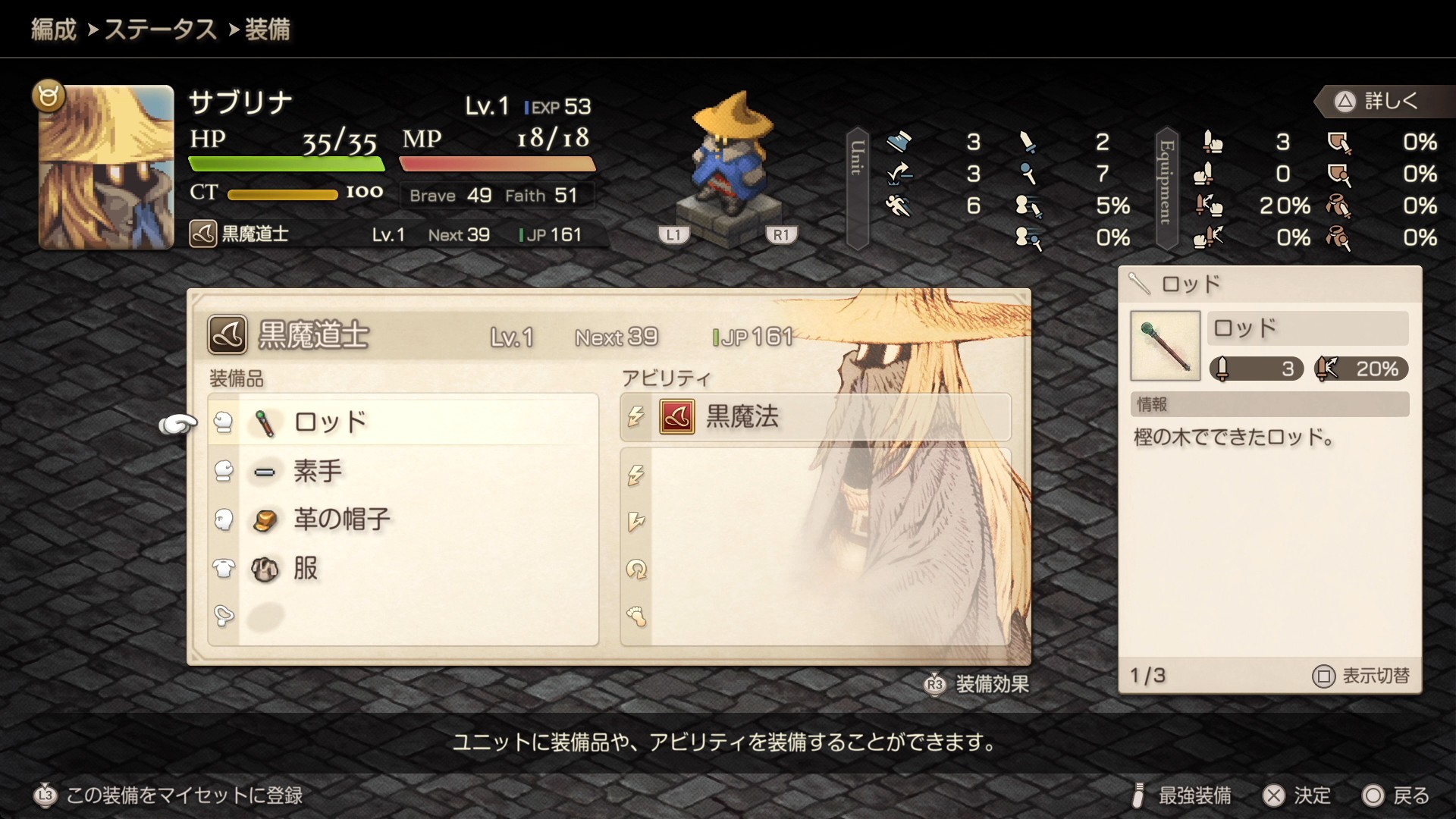Screen dimensions: 1456x819
Task: Select the 黒魔法 ability slot
Action: (816, 416)
